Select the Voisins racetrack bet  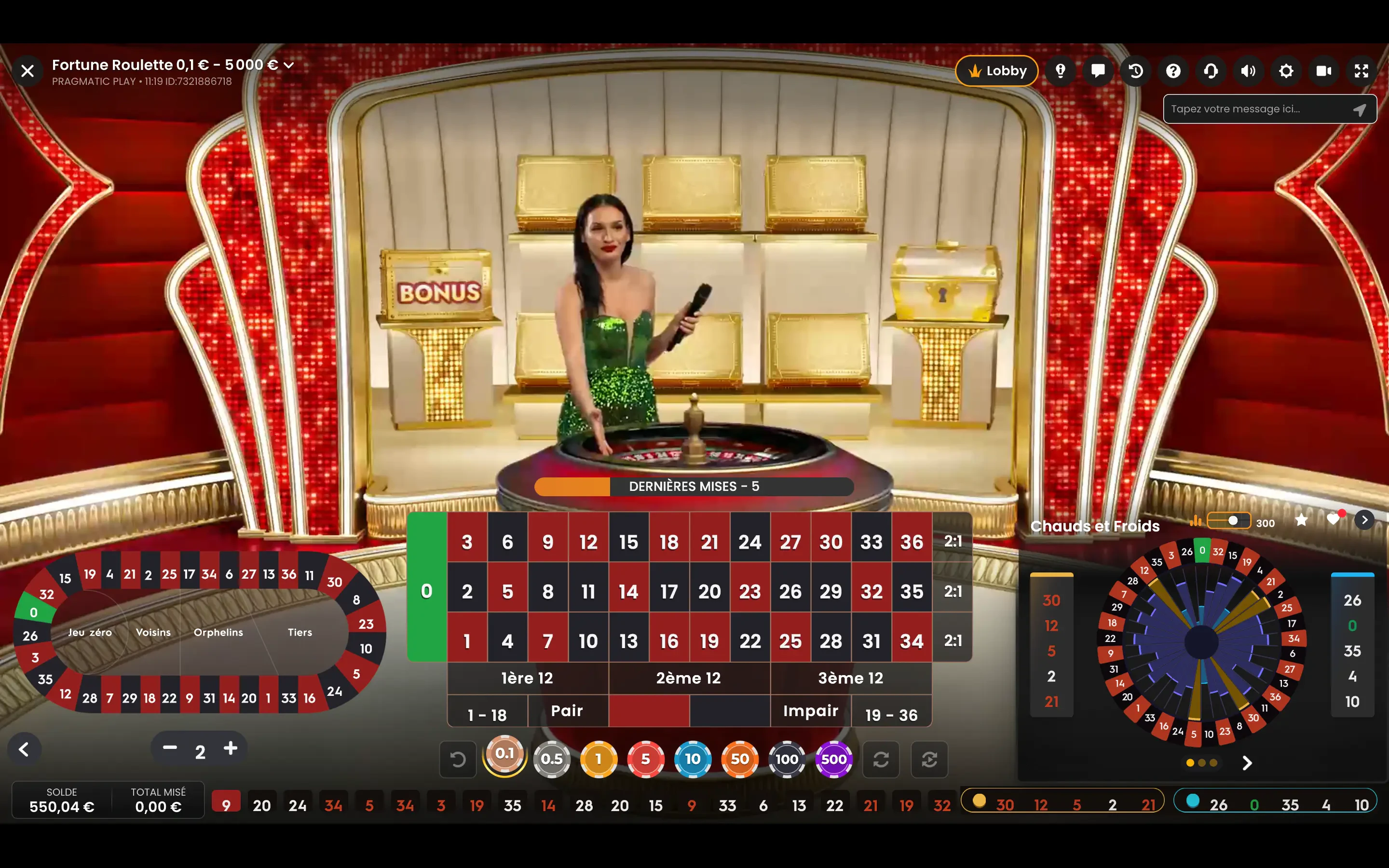[153, 632]
